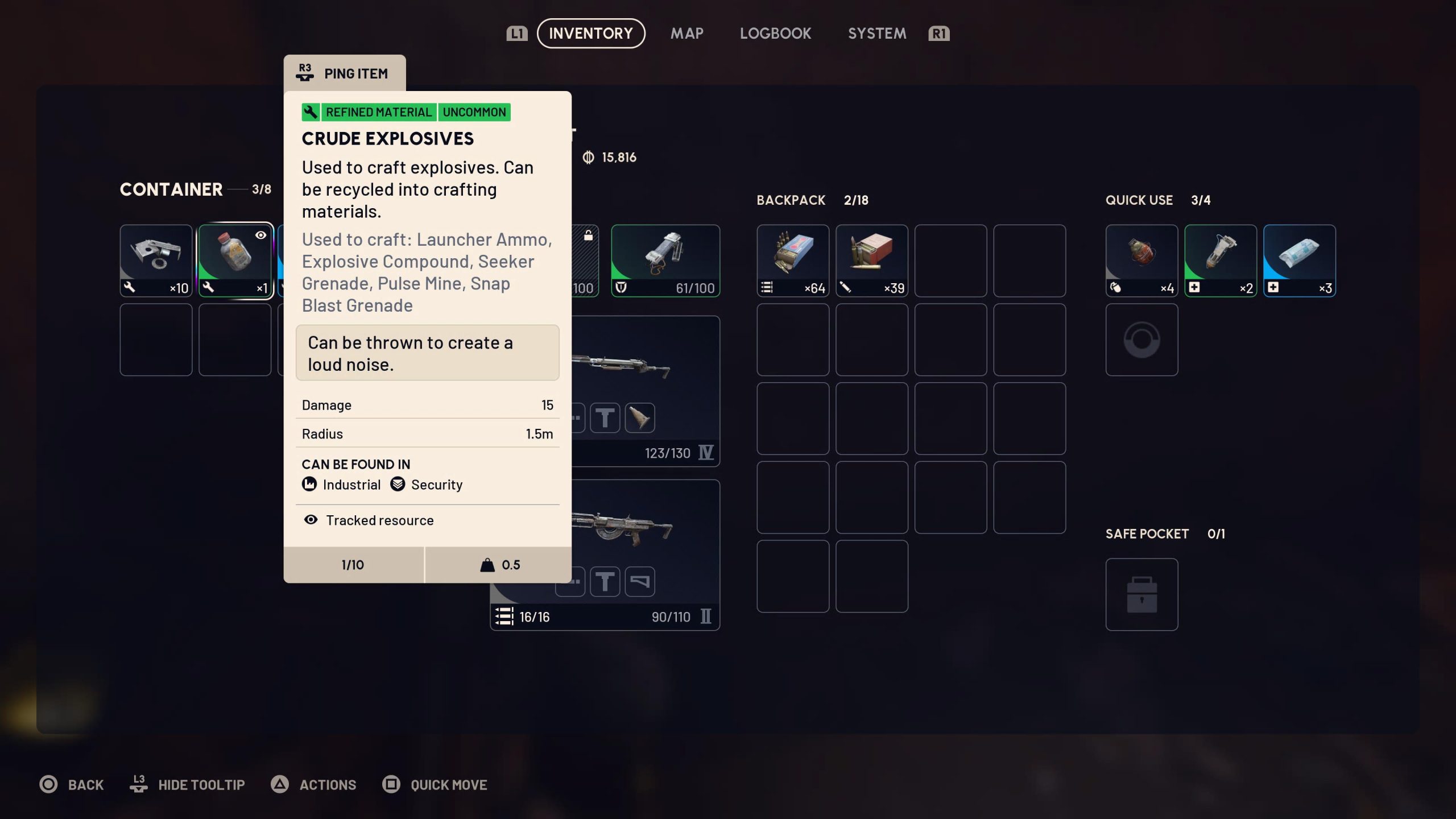Click the green stim injector in Quick Use
This screenshot has height=819, width=1456.
click(x=1221, y=259)
